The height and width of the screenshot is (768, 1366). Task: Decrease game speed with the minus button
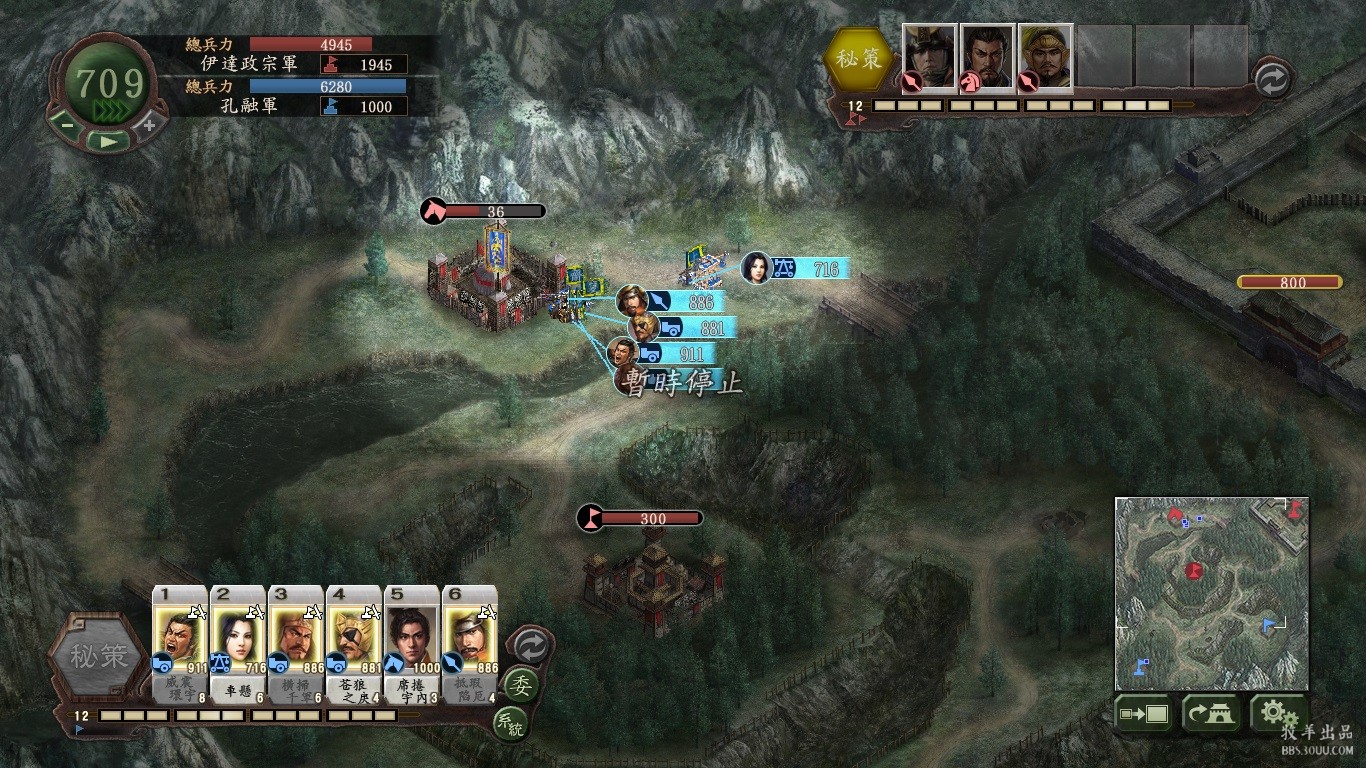(66, 125)
